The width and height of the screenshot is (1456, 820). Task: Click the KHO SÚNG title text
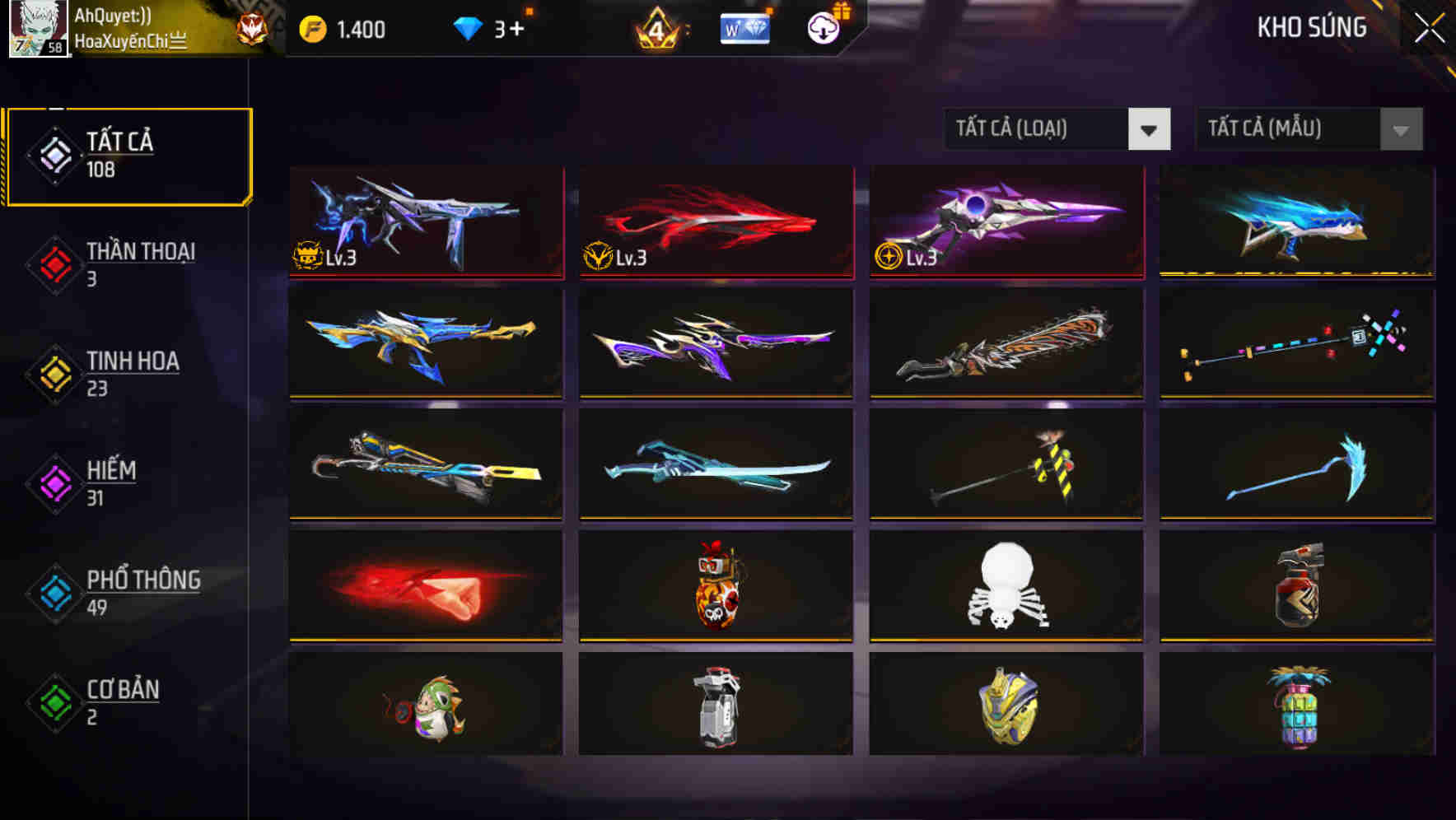click(1311, 27)
